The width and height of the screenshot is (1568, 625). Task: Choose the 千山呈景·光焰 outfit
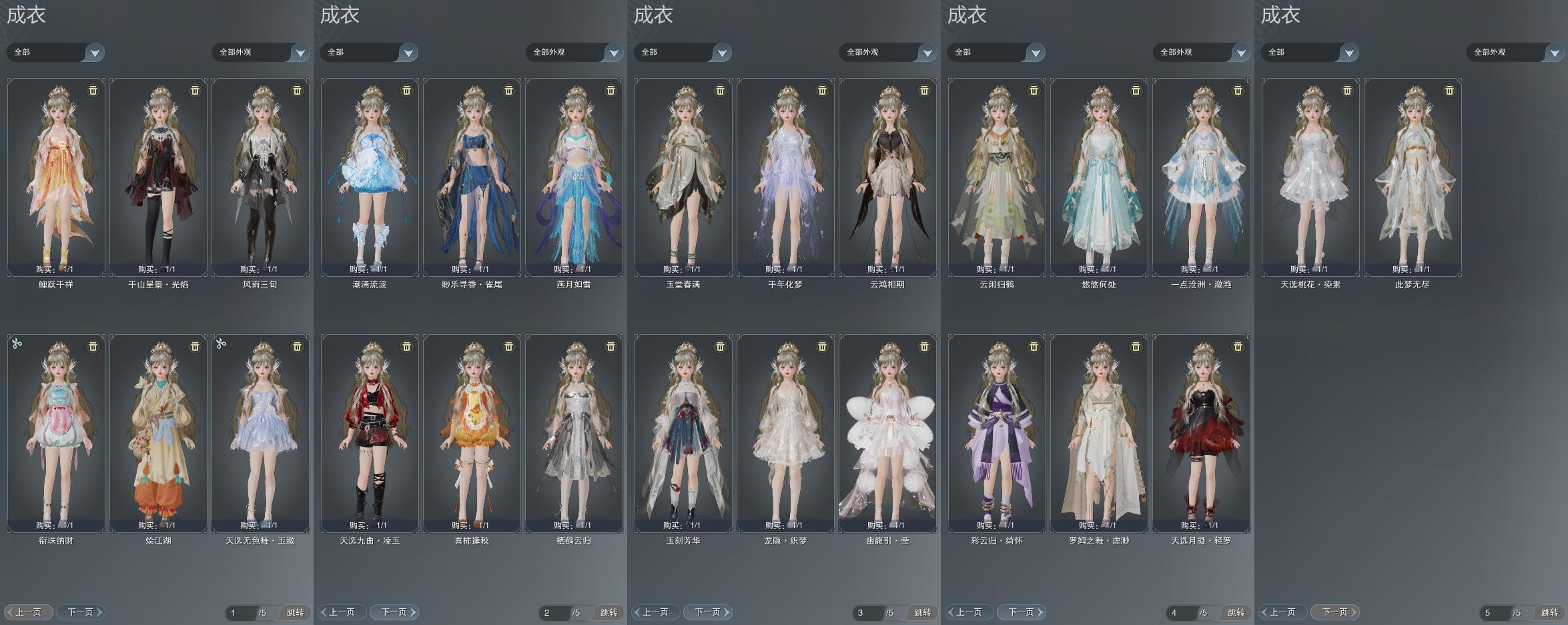tap(158, 177)
